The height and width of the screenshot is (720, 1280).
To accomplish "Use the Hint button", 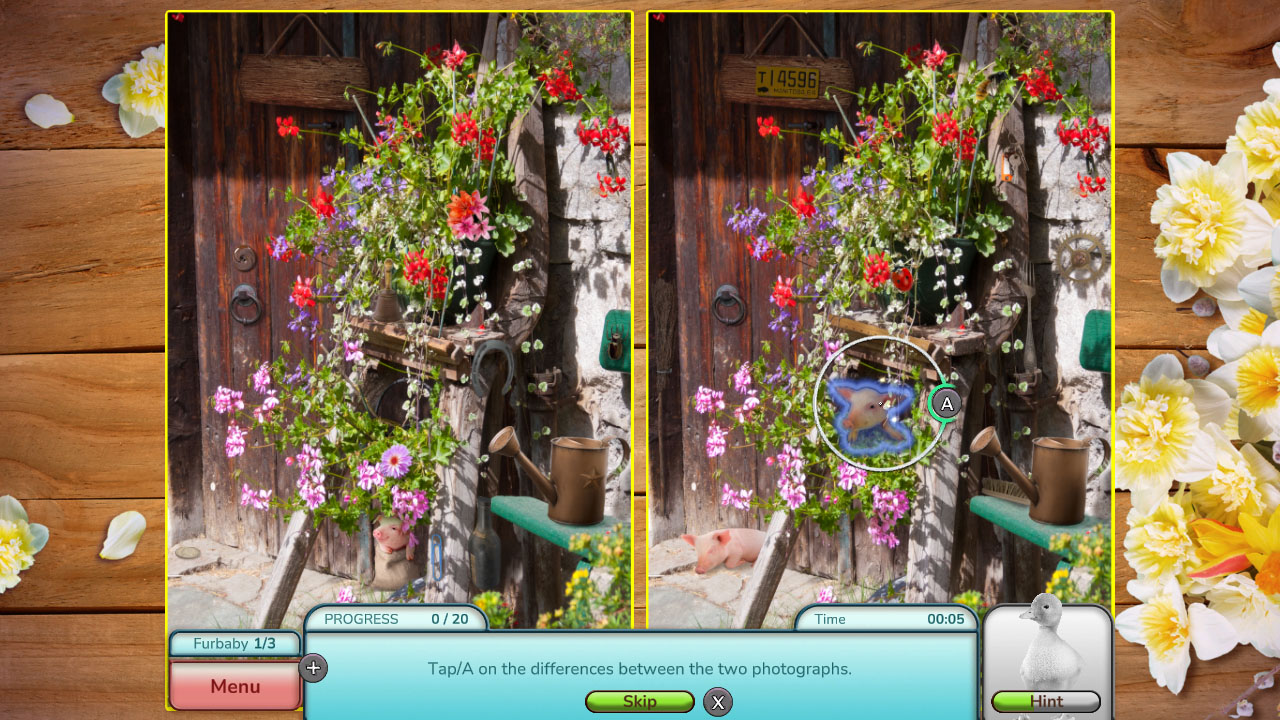I will pos(1046,702).
